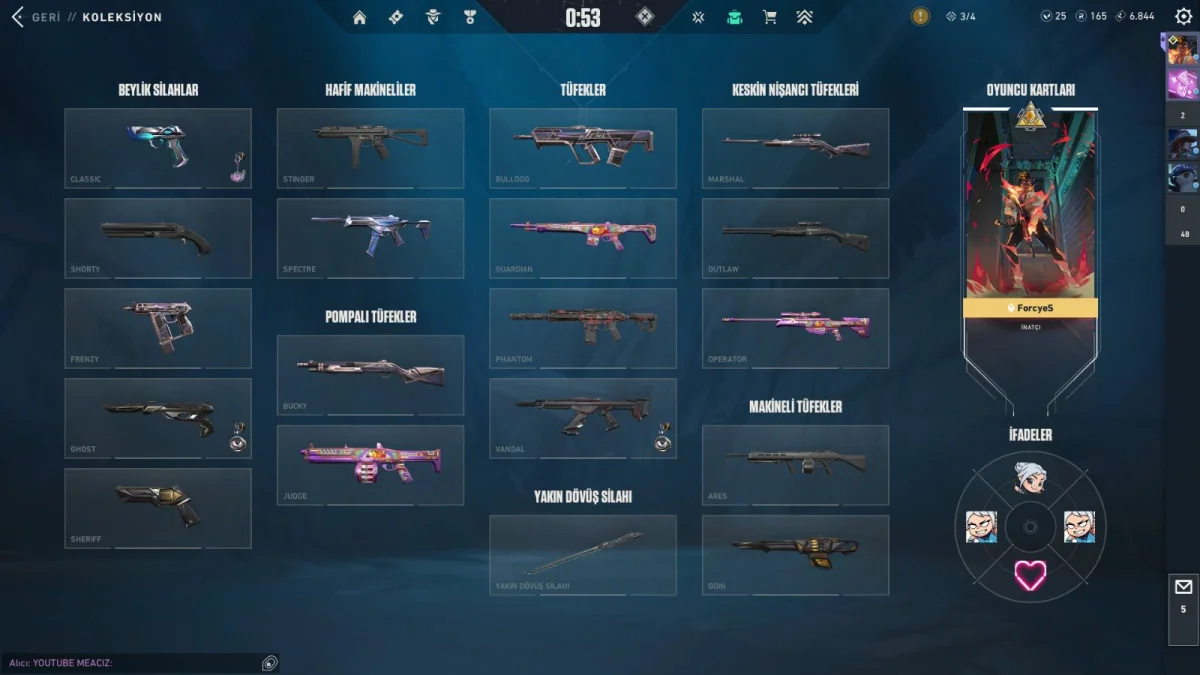1200x675 pixels.
Task: Open the Bulldog rifle slot
Action: [x=582, y=147]
